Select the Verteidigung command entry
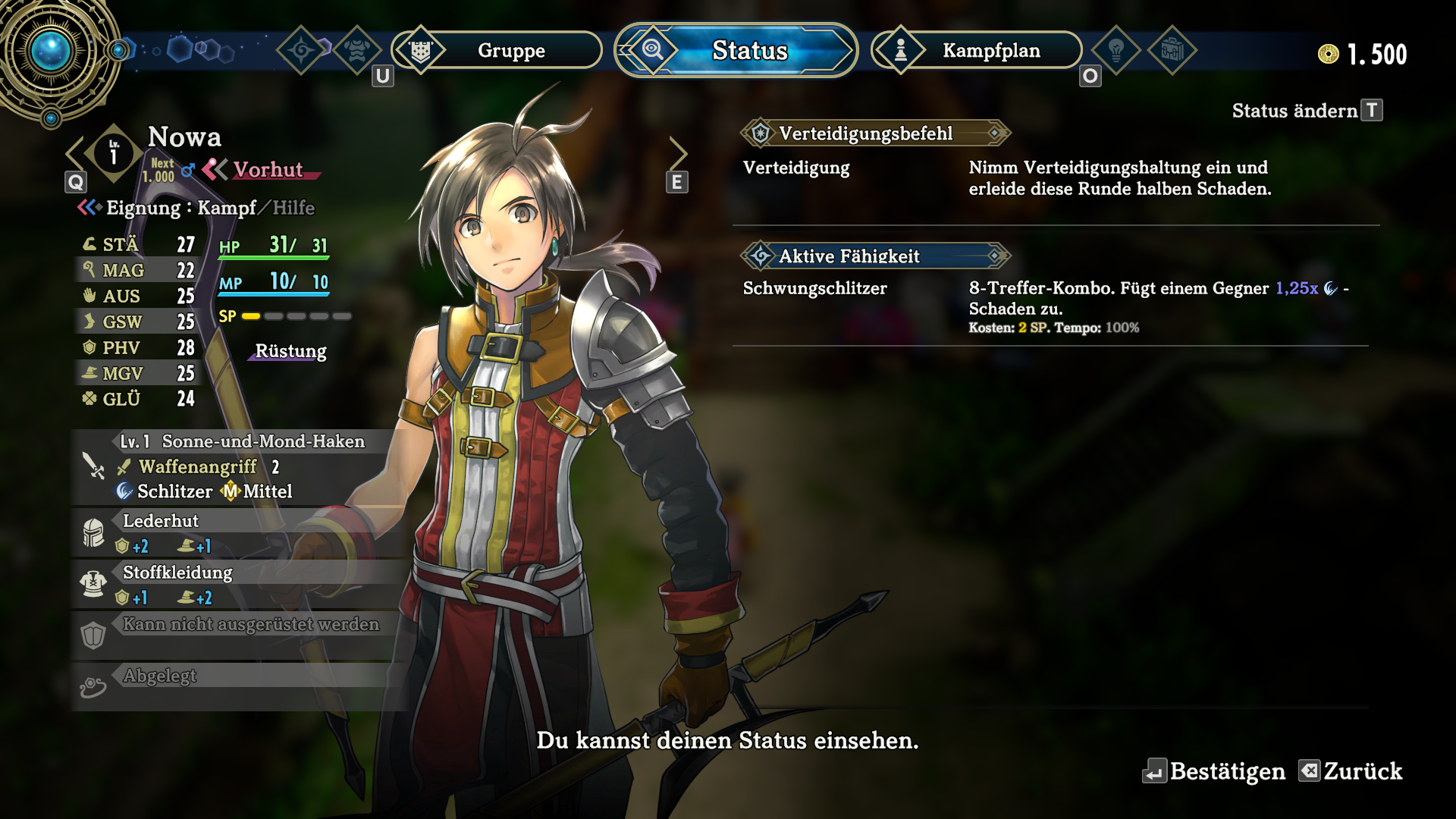The height and width of the screenshot is (819, 1456). point(796,168)
